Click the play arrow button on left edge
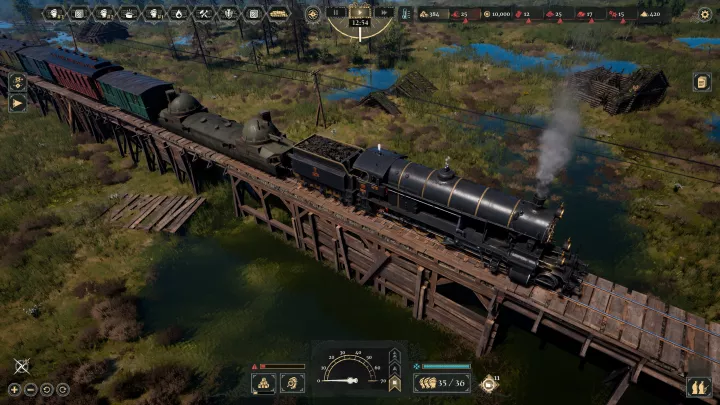720x405 pixels. coord(17,103)
